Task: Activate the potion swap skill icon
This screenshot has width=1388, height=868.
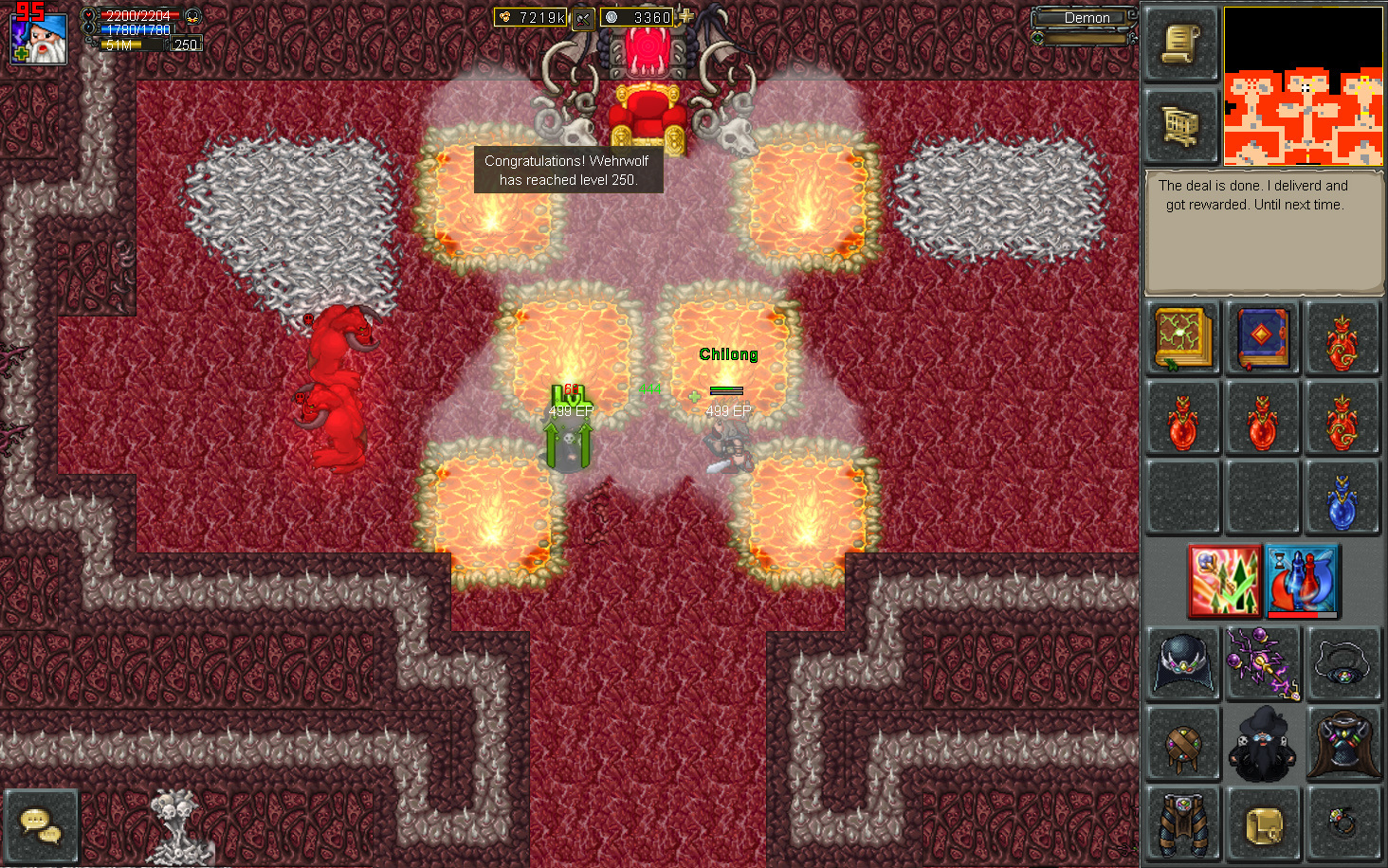Action: pos(1301,579)
